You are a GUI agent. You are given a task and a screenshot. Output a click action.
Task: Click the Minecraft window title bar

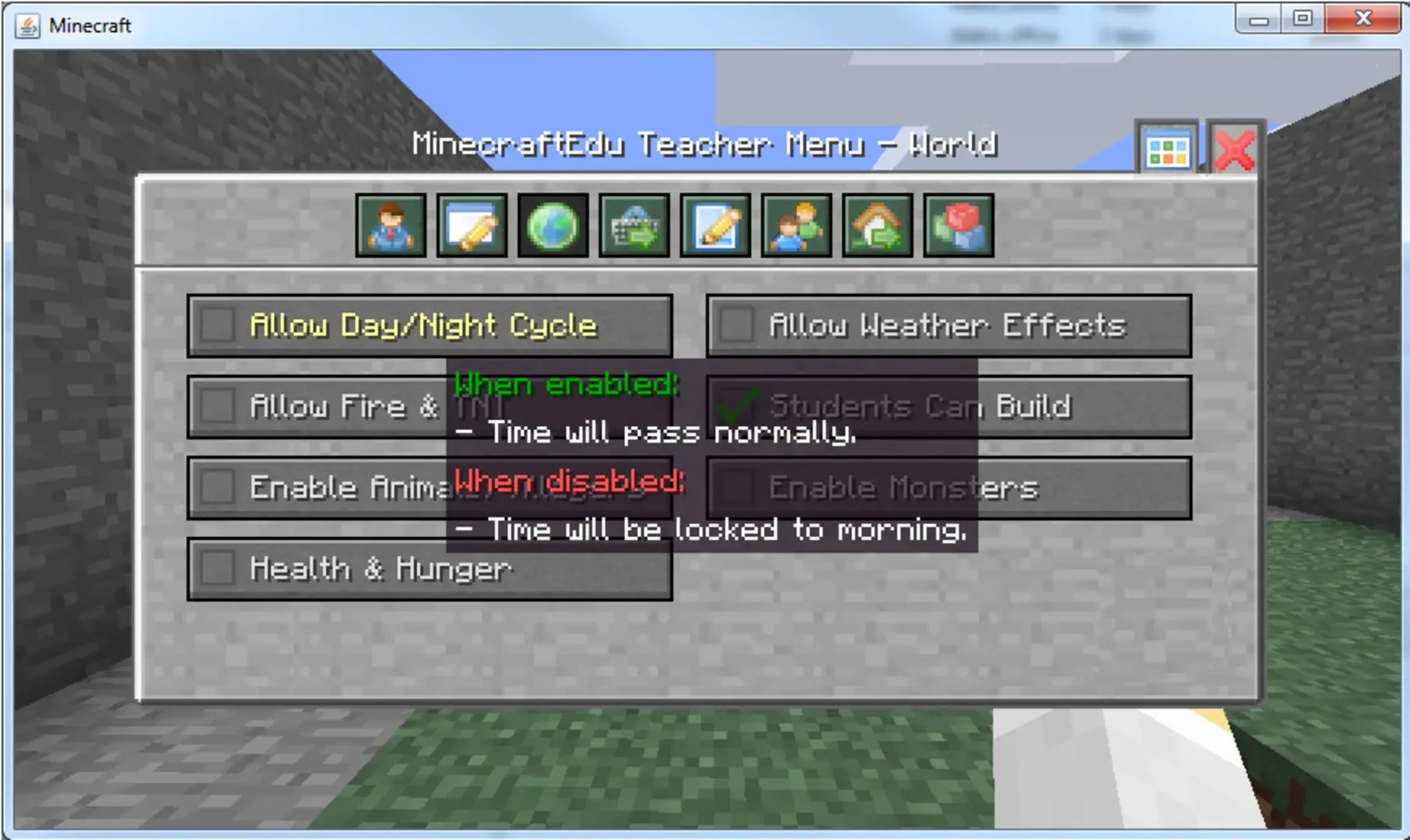pos(545,24)
